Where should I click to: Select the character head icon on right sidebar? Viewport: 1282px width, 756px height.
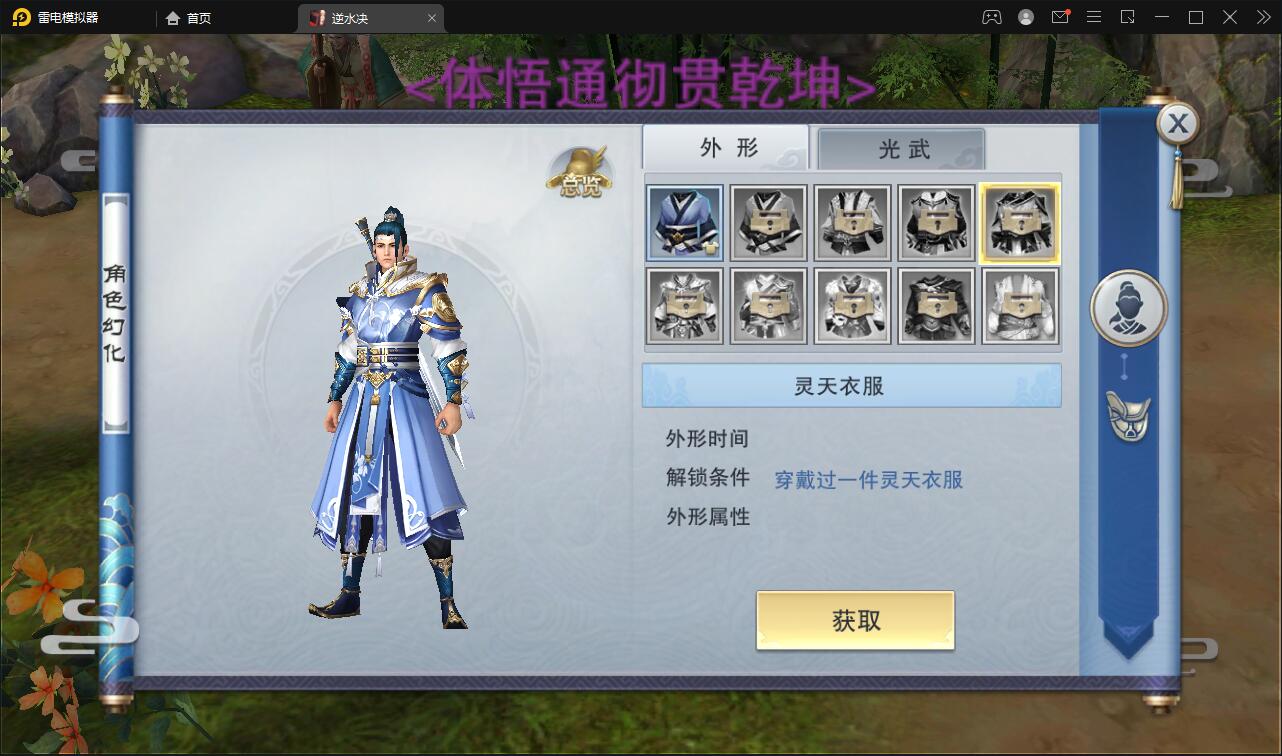1128,307
